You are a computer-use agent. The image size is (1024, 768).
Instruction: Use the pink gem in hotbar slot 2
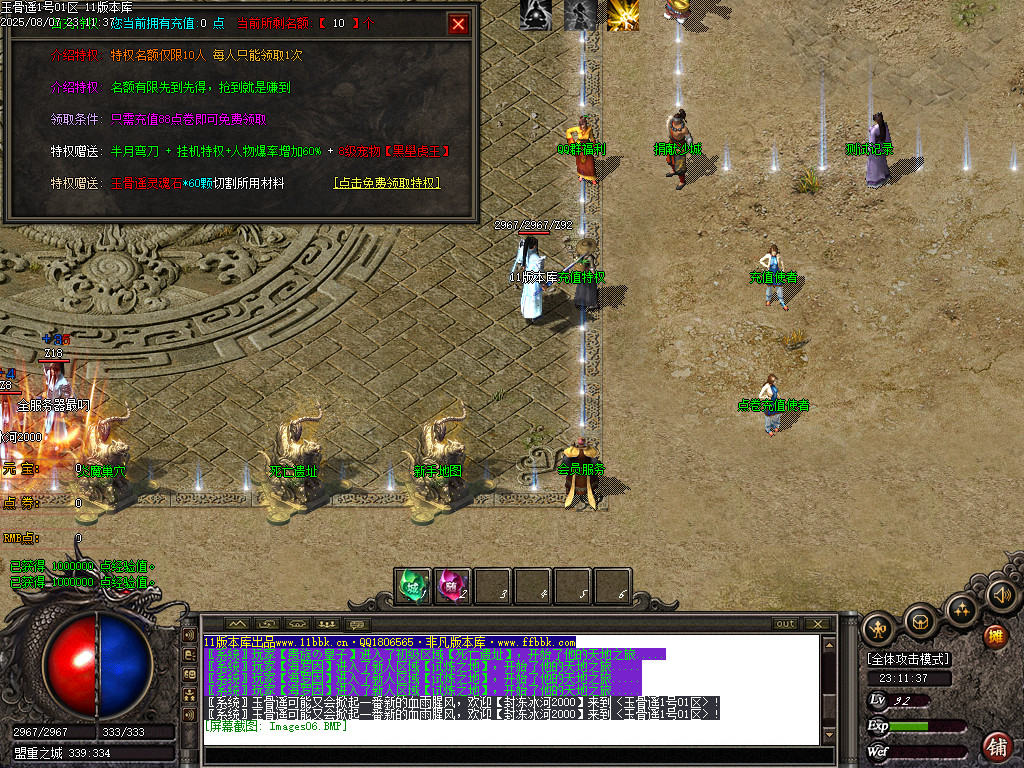pyautogui.click(x=453, y=585)
